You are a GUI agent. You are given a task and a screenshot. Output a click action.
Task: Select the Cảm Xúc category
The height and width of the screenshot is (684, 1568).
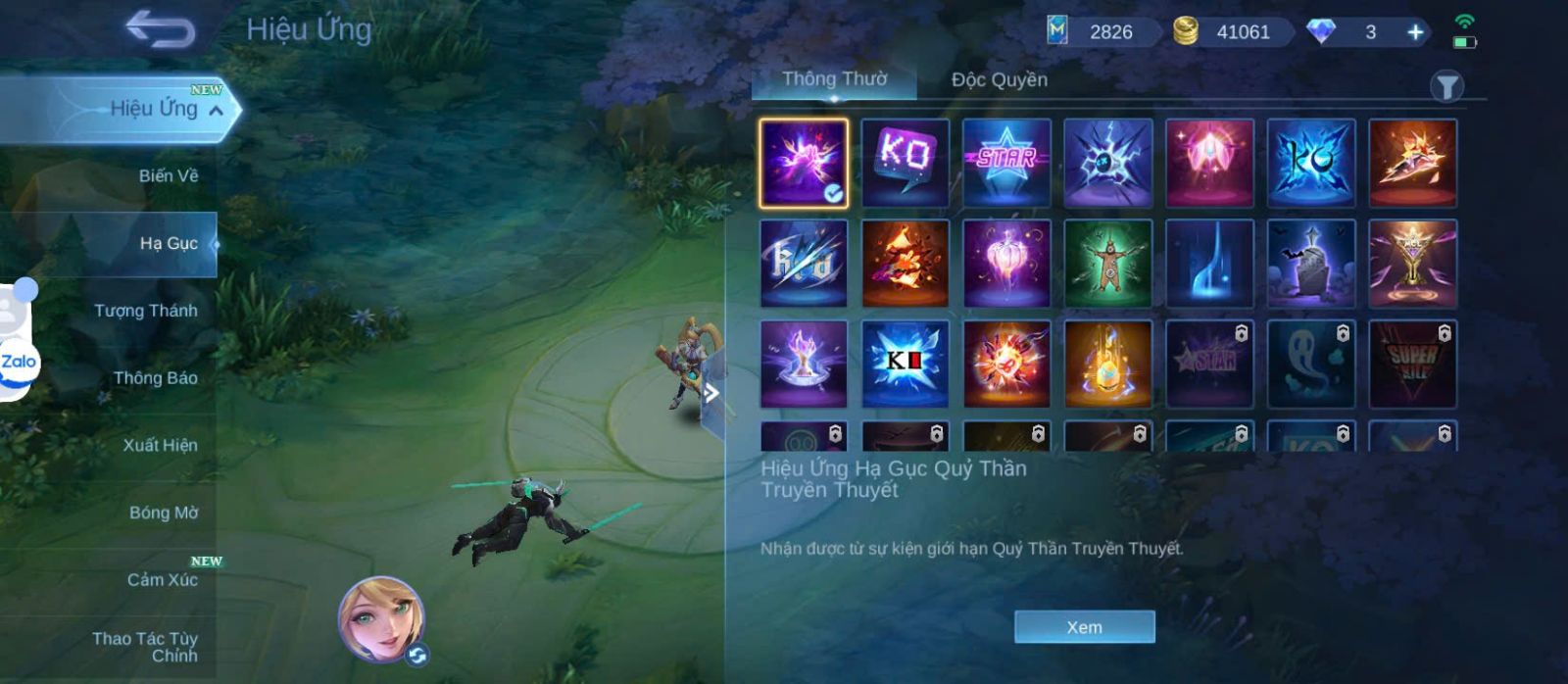click(162, 580)
